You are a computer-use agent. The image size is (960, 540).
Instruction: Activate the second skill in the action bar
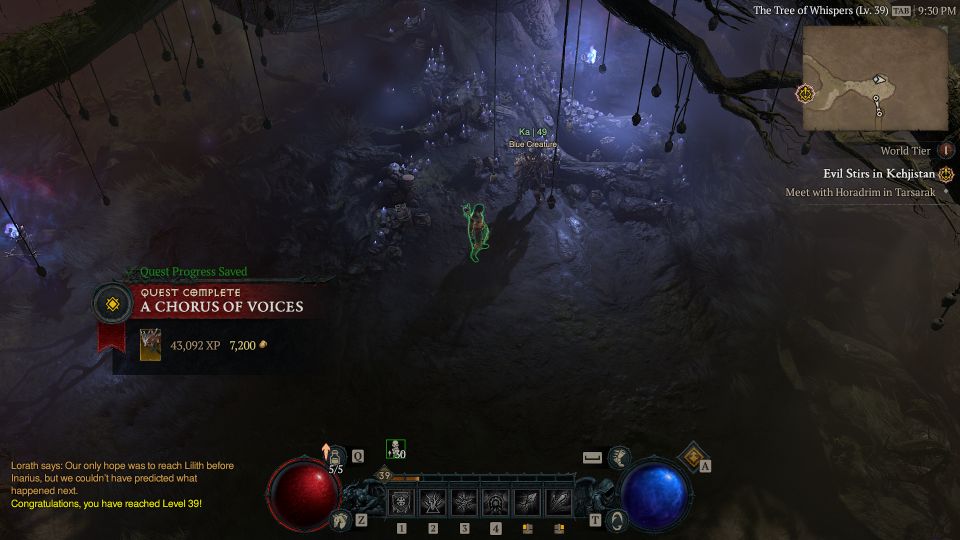click(x=433, y=503)
